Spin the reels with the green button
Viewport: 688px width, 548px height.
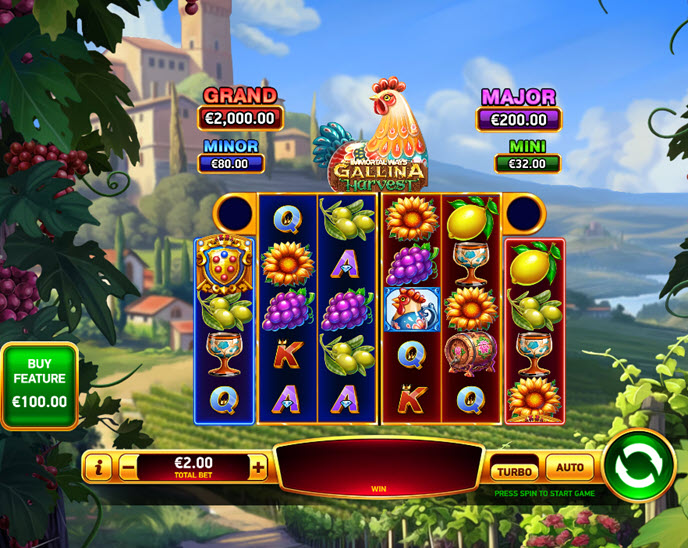click(x=639, y=466)
